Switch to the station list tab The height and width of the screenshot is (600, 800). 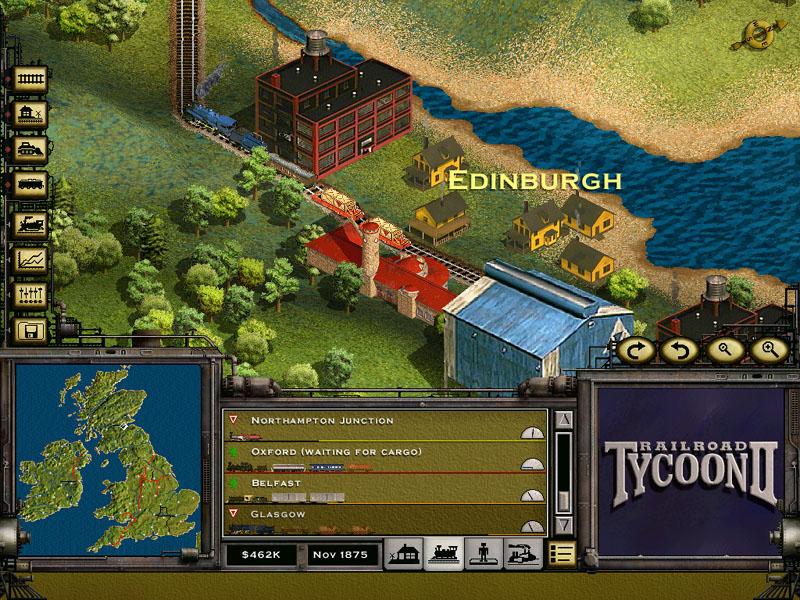tap(405, 553)
